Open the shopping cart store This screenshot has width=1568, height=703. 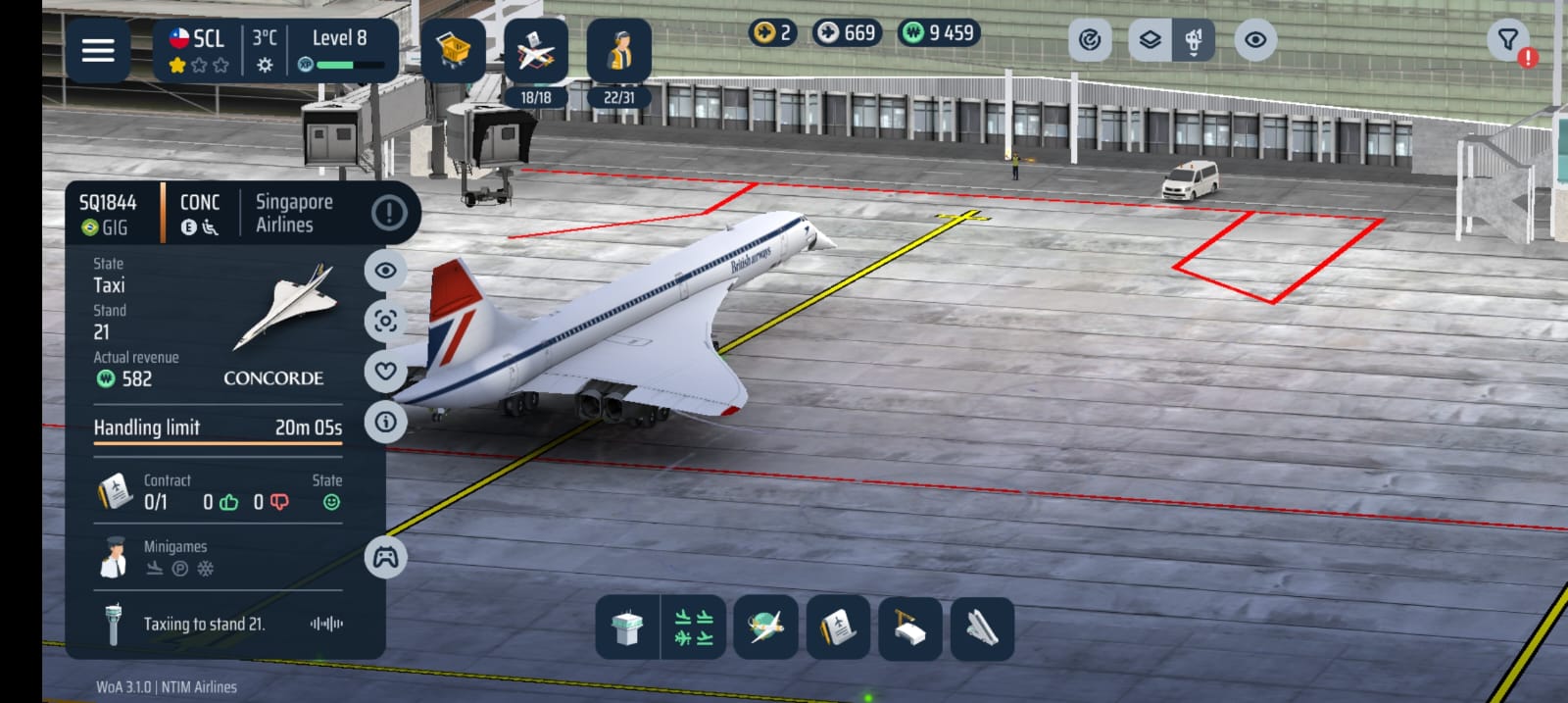[453, 50]
